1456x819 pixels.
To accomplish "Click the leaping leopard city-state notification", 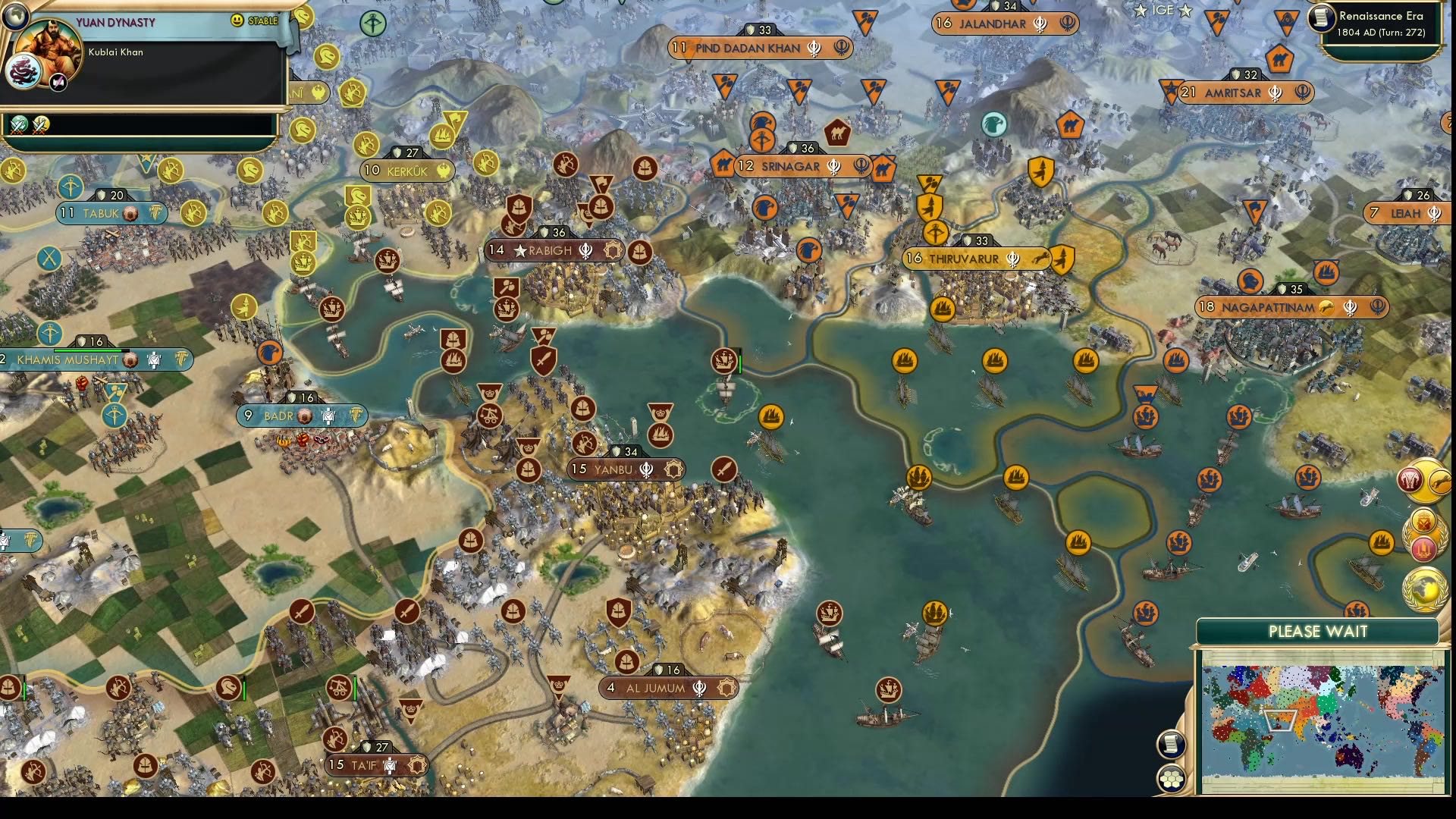I will 1440,480.
